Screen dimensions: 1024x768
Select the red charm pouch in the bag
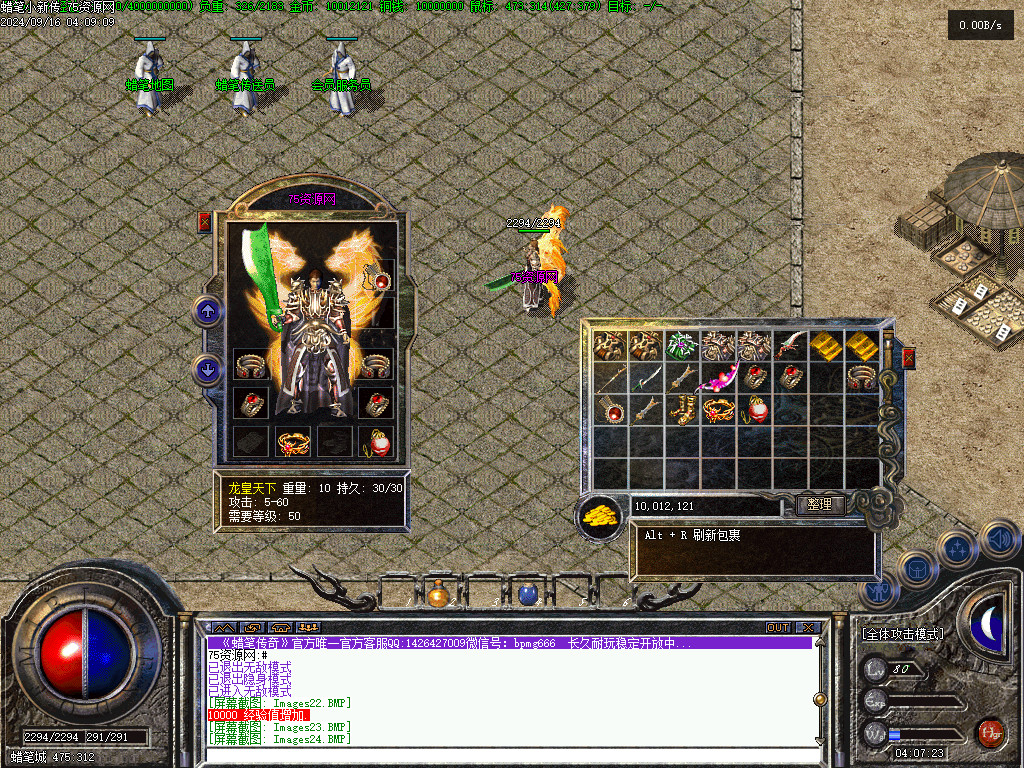coord(756,410)
